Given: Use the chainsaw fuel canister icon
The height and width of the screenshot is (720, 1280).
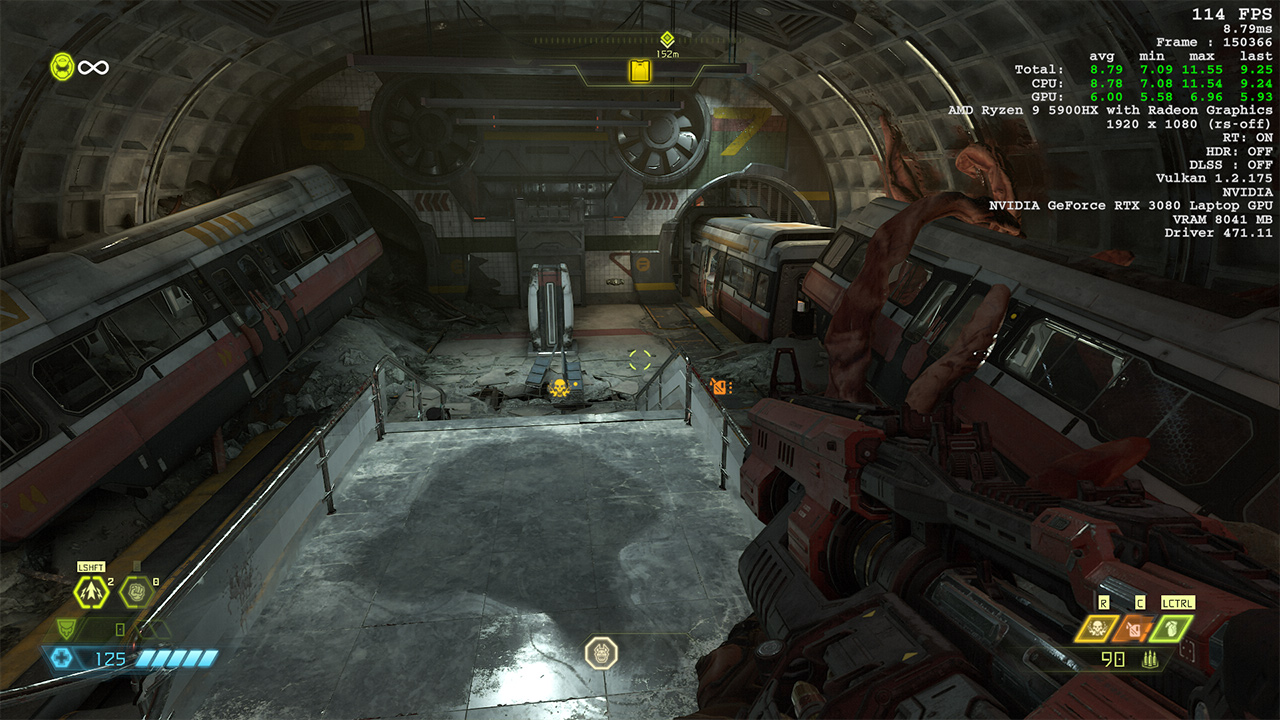Looking at the screenshot, I should pos(1134,629).
